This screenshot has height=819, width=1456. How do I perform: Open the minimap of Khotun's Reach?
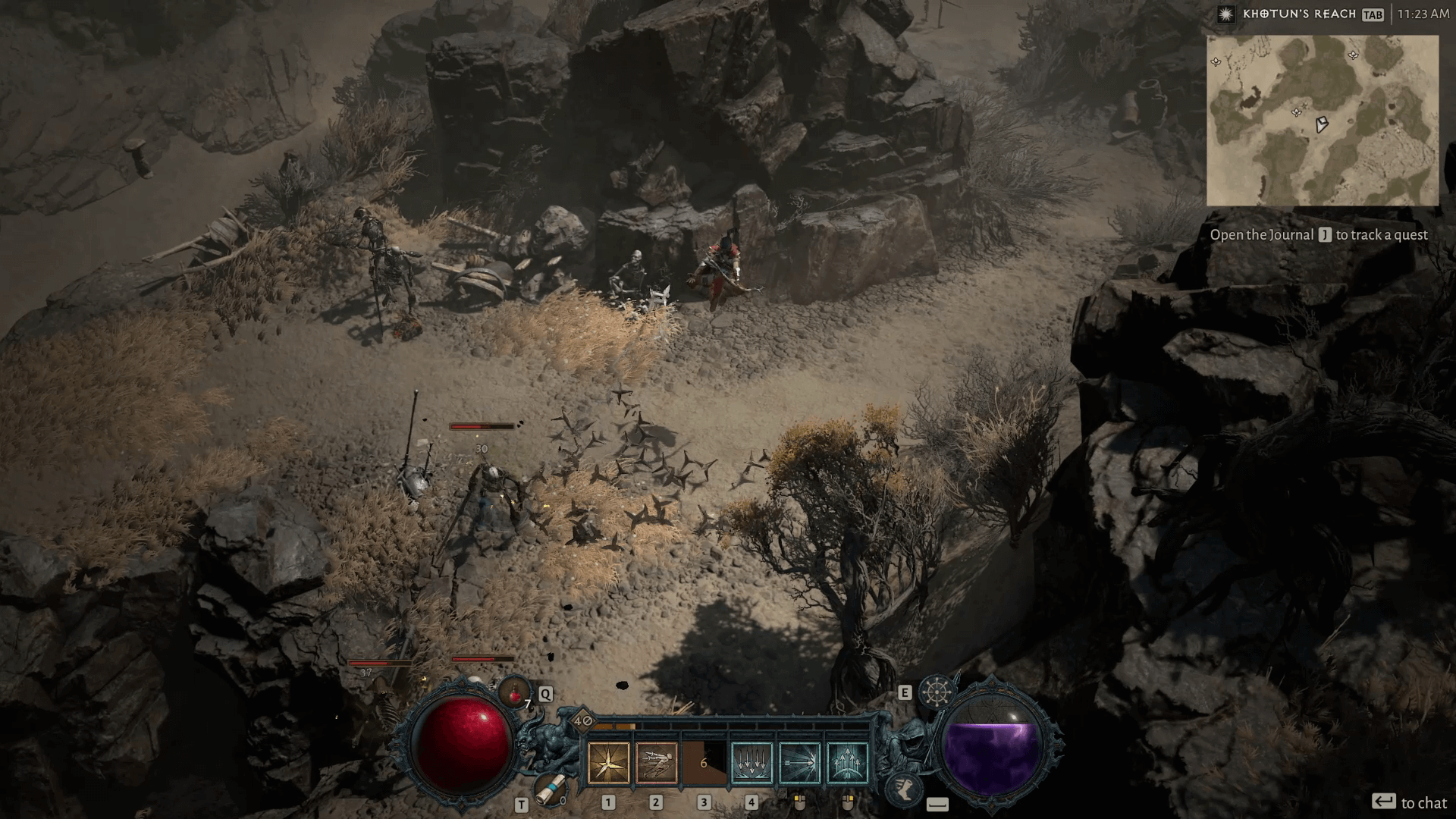1322,121
